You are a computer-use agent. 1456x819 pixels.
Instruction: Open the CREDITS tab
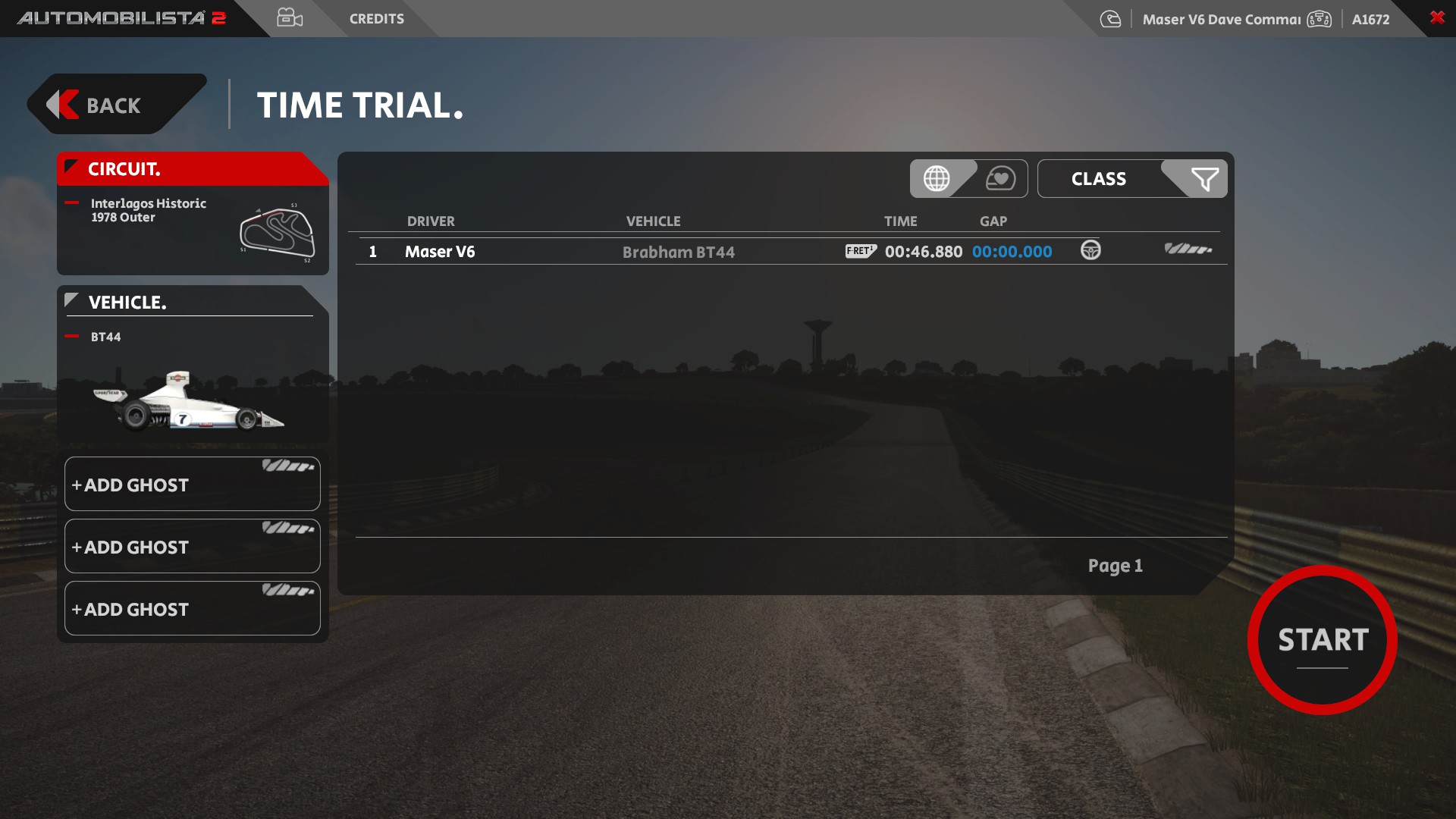point(376,19)
